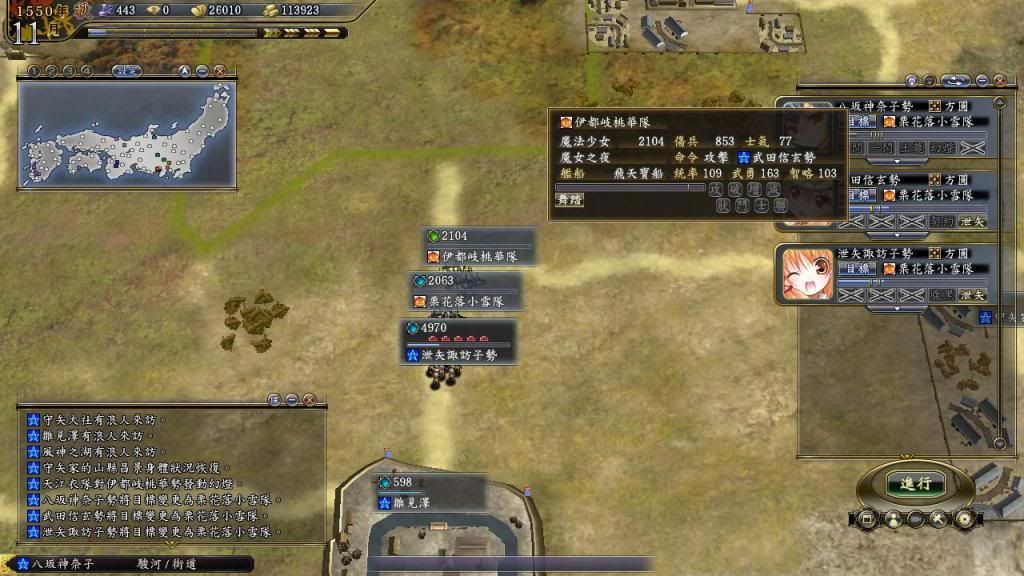Close the minimap panel
This screenshot has width=1024, height=576.
coord(219,71)
